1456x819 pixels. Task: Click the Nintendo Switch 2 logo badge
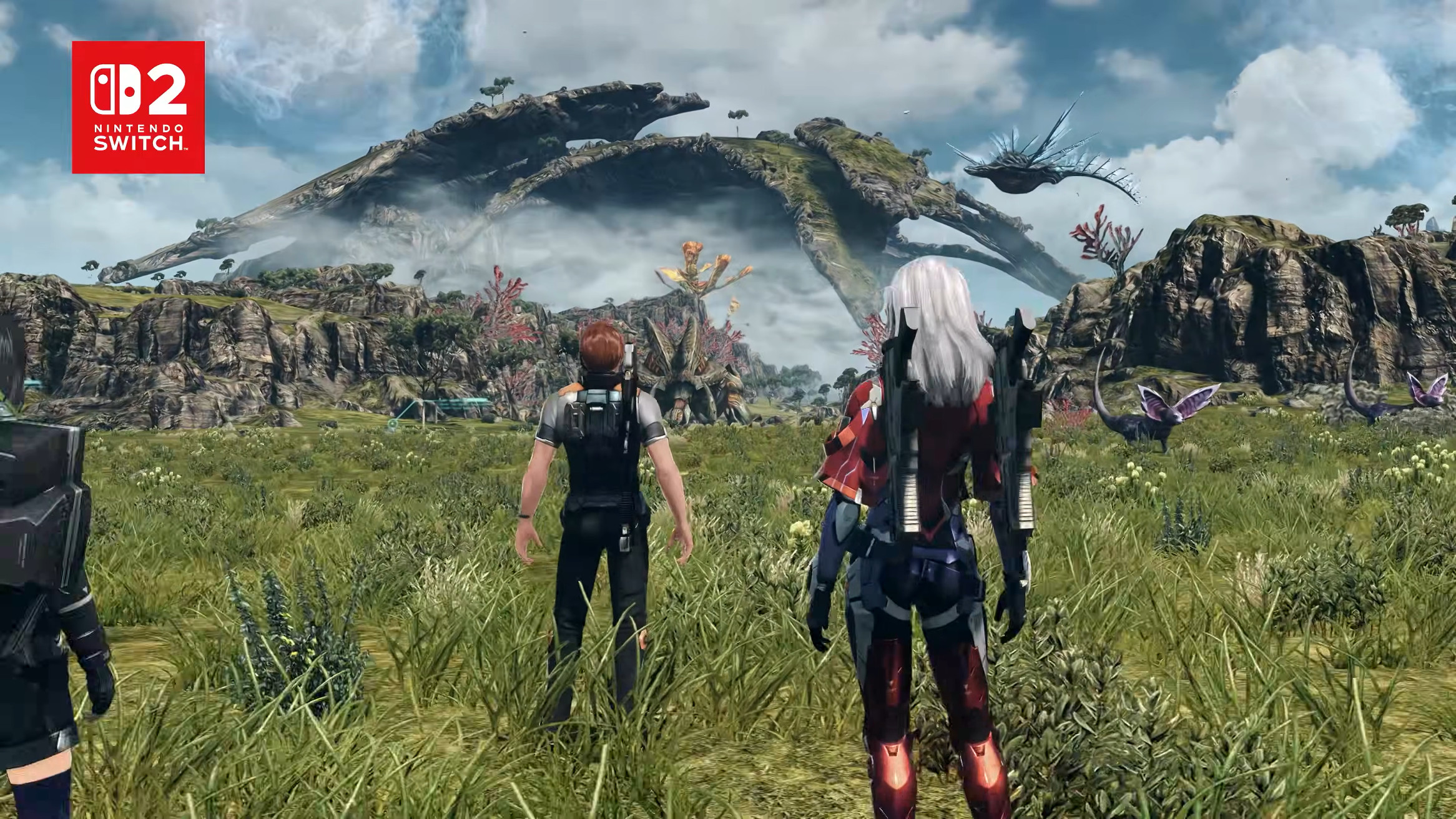[x=138, y=107]
